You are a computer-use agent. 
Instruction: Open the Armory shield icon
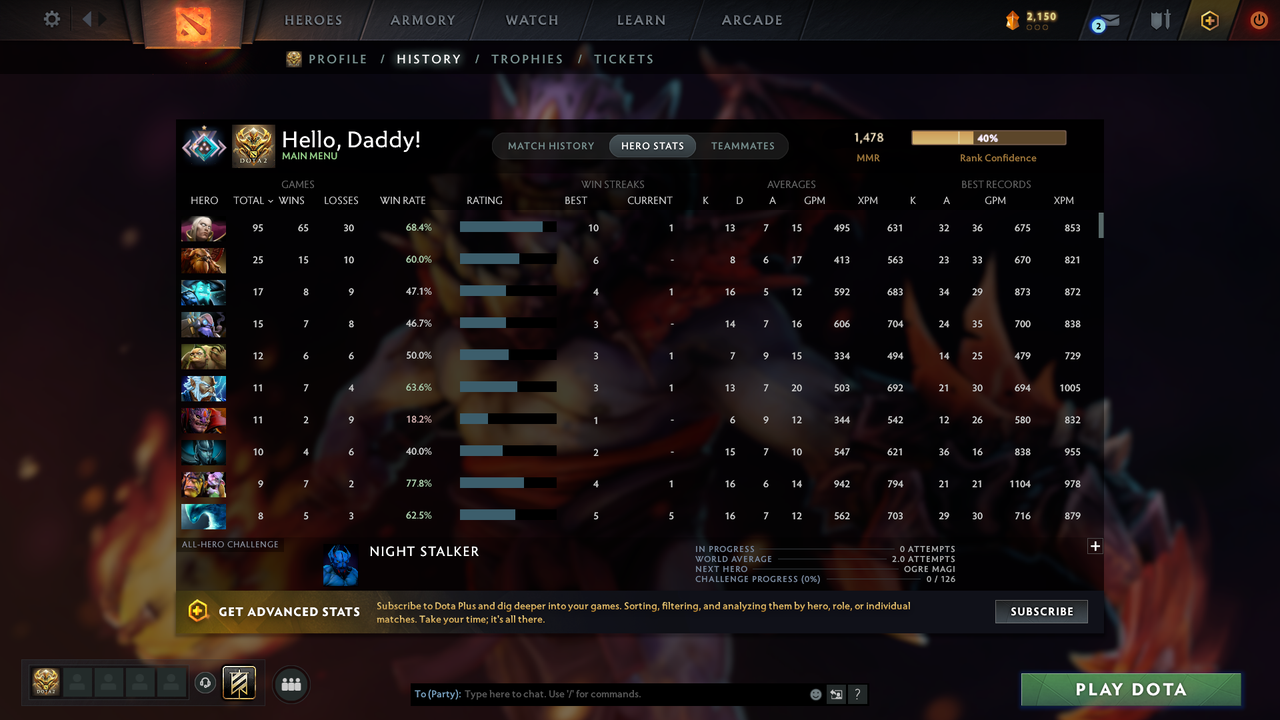pyautogui.click(x=1159, y=20)
